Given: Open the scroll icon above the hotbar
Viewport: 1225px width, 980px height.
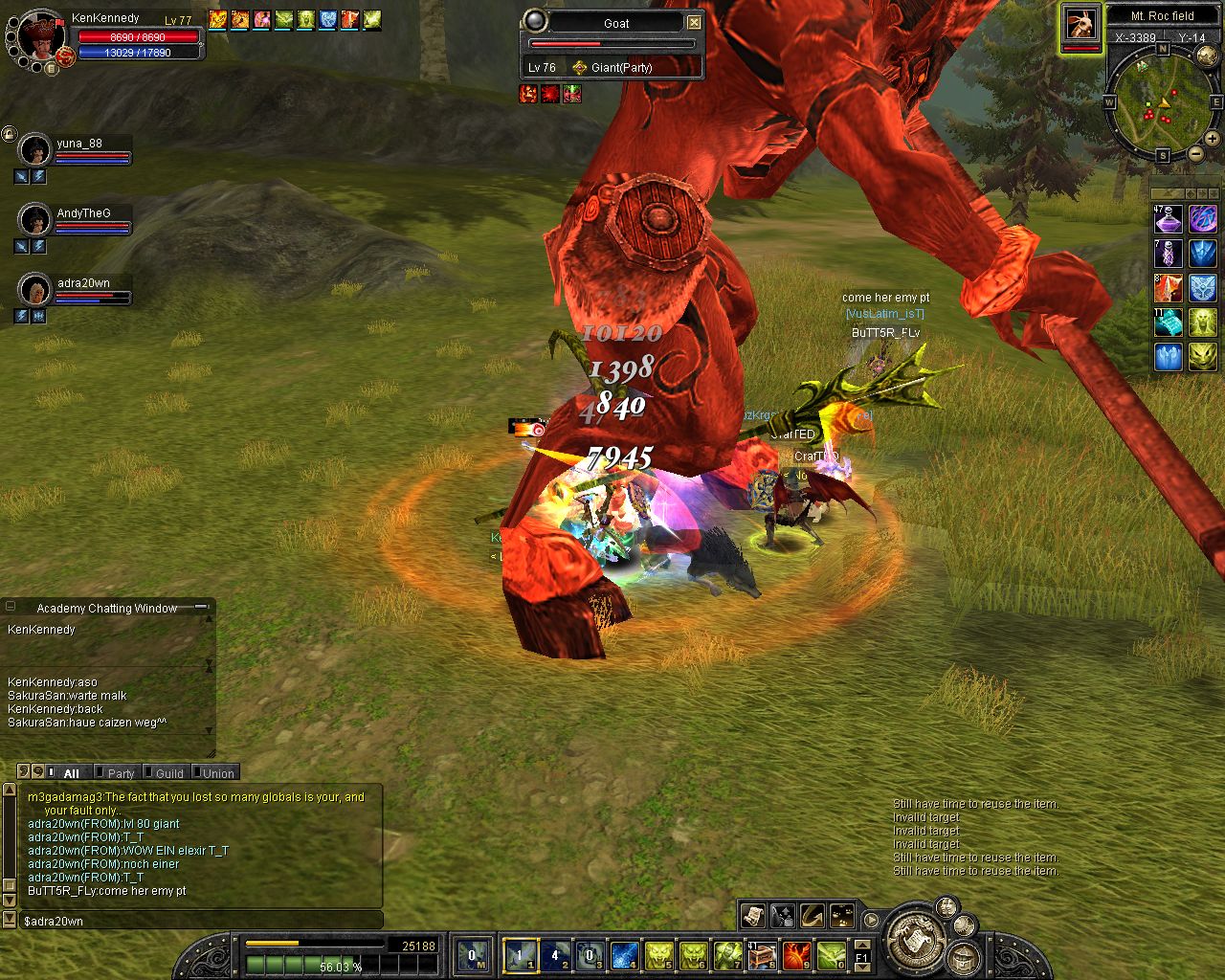Looking at the screenshot, I should tap(752, 916).
